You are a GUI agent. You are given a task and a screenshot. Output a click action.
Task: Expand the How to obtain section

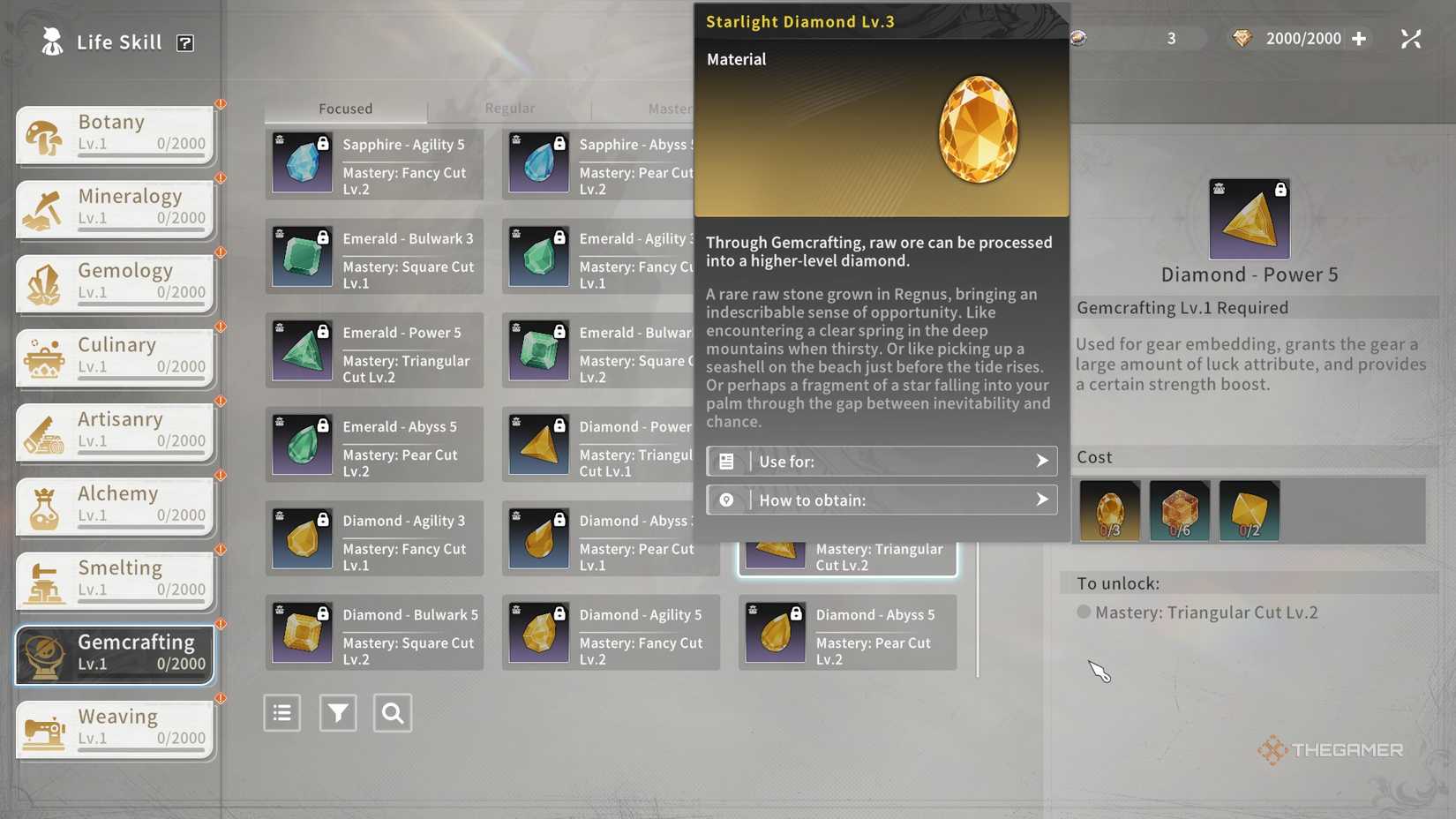point(881,500)
